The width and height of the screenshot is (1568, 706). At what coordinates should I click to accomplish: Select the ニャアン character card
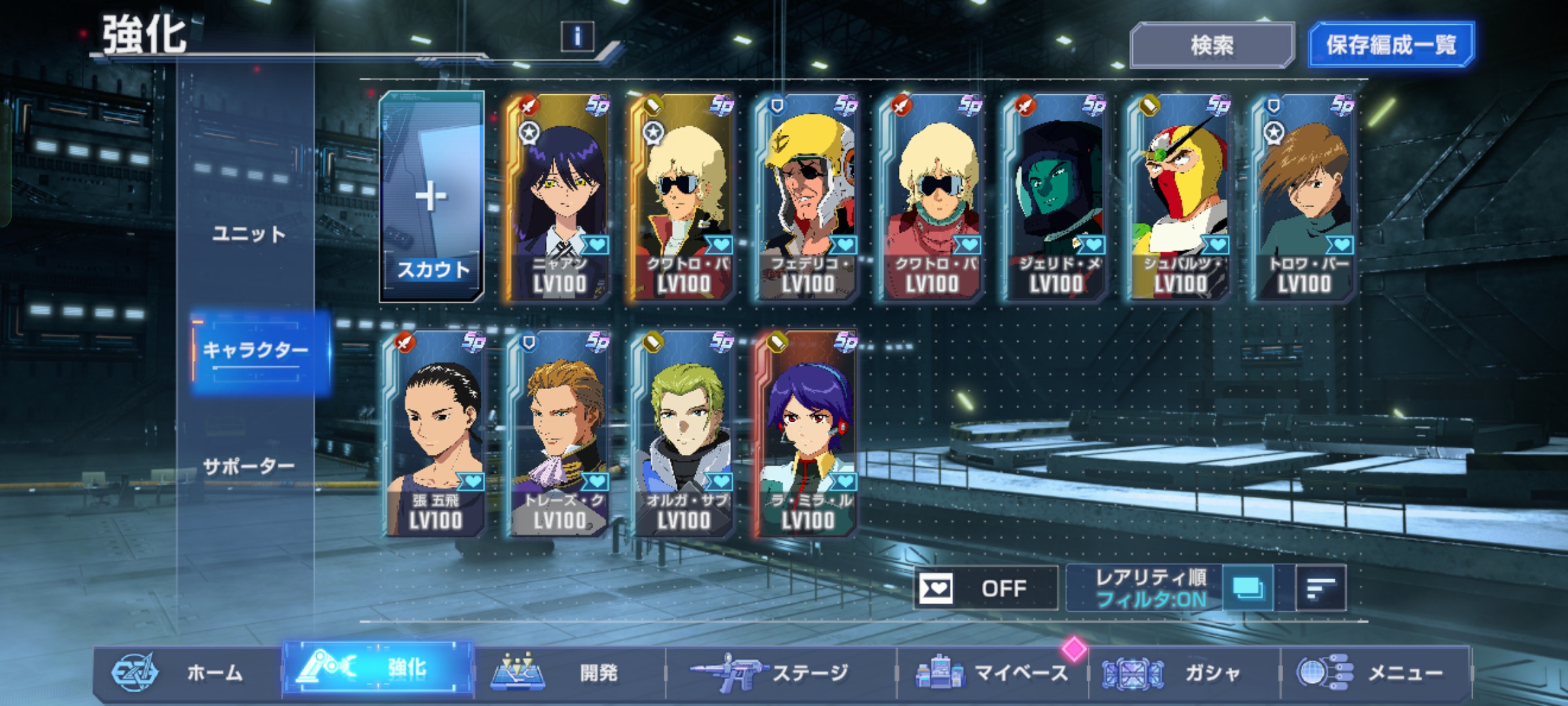559,197
